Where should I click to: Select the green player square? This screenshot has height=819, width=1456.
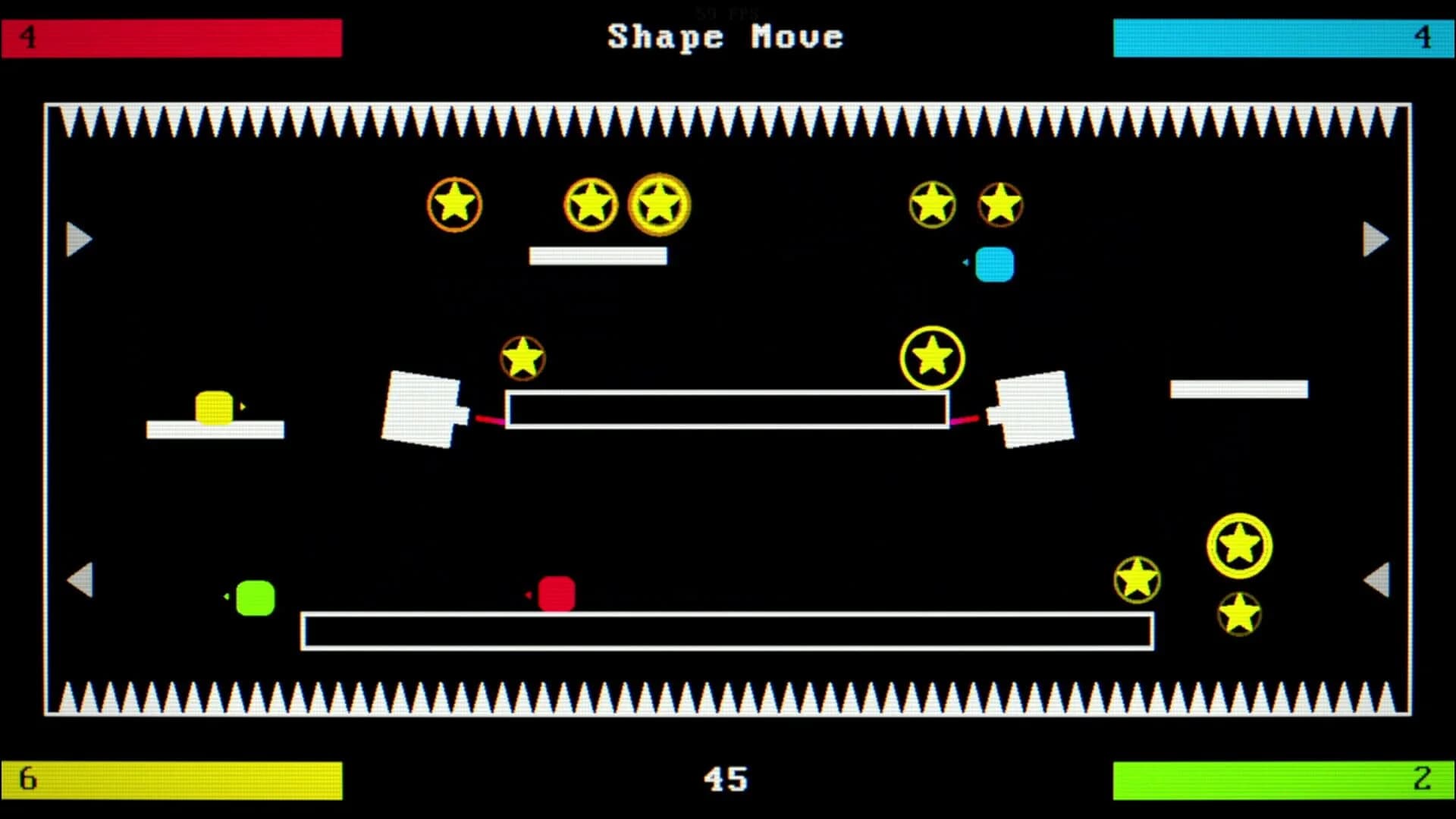pos(255,598)
